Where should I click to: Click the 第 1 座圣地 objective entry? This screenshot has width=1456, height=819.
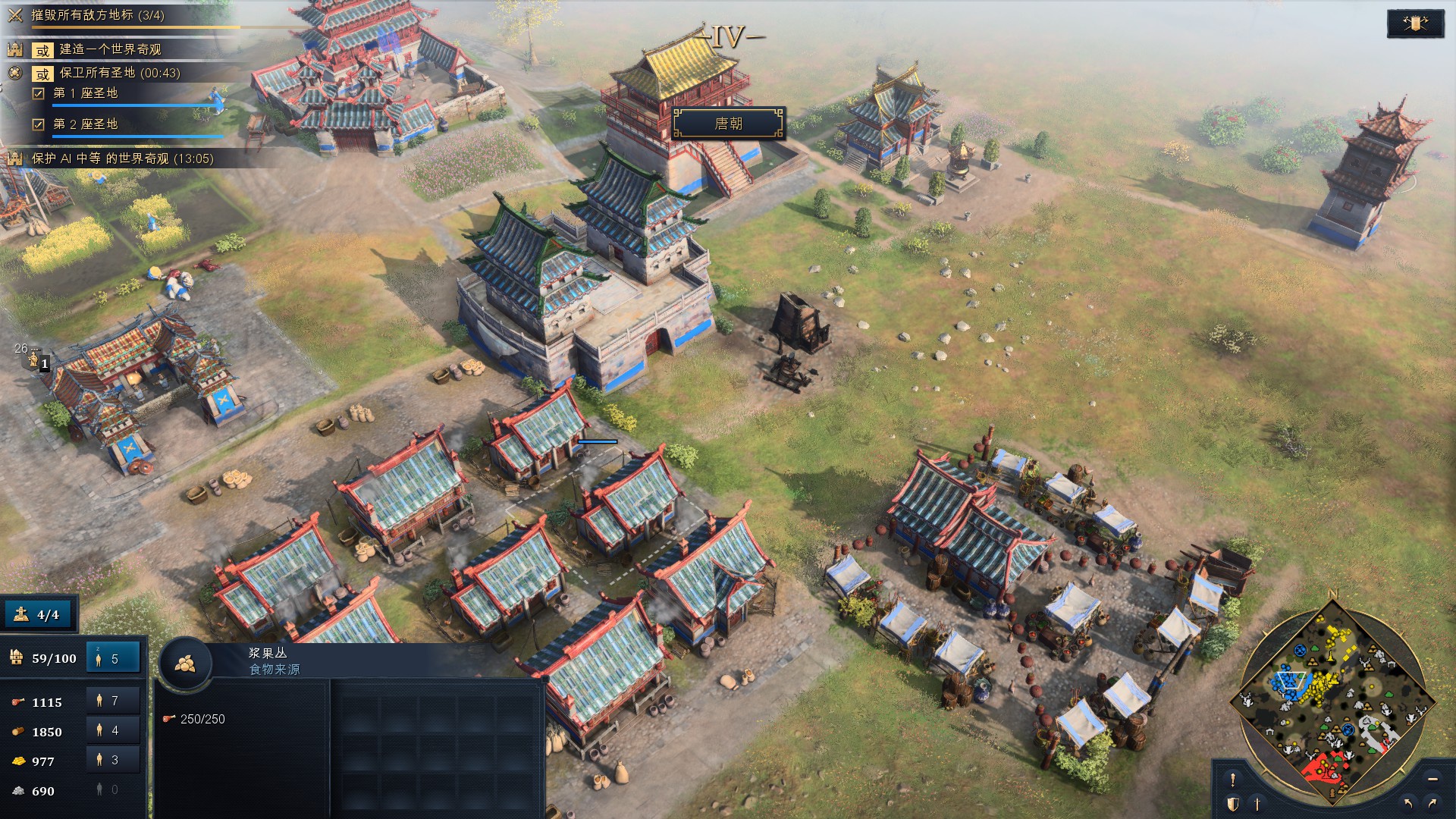tap(85, 93)
